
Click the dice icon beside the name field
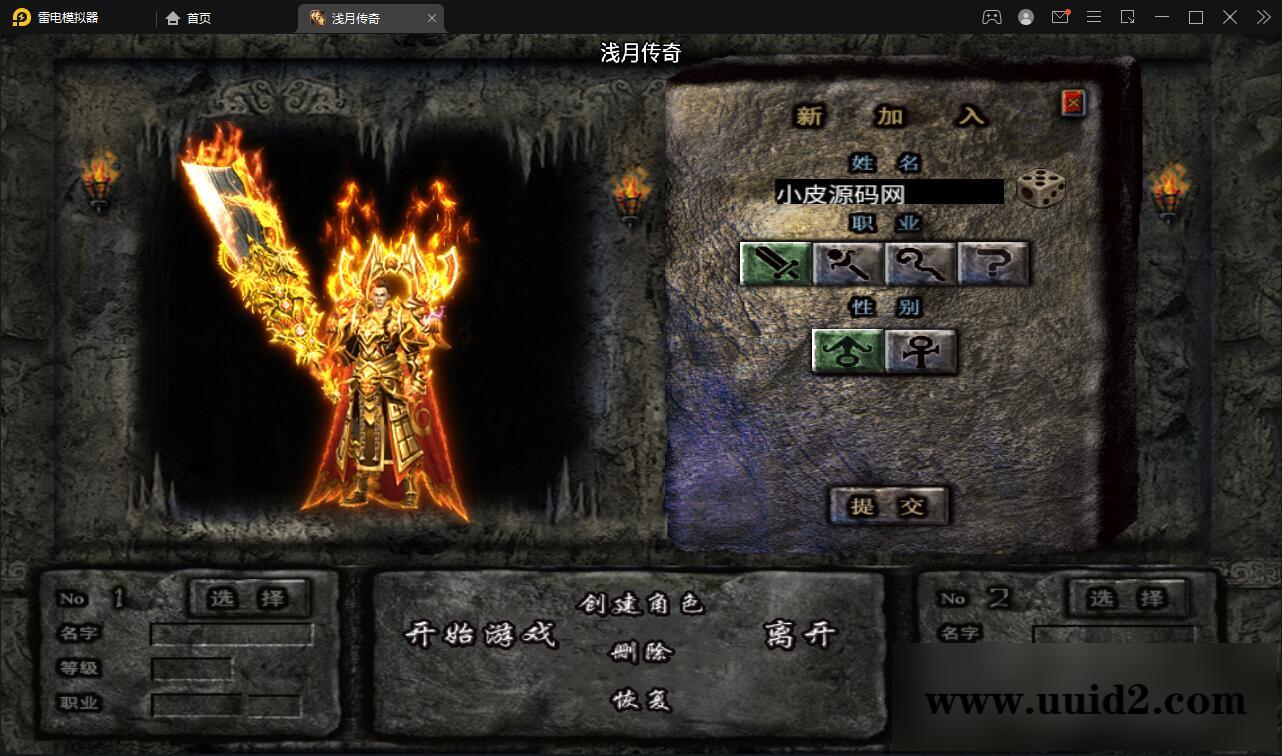point(1040,190)
